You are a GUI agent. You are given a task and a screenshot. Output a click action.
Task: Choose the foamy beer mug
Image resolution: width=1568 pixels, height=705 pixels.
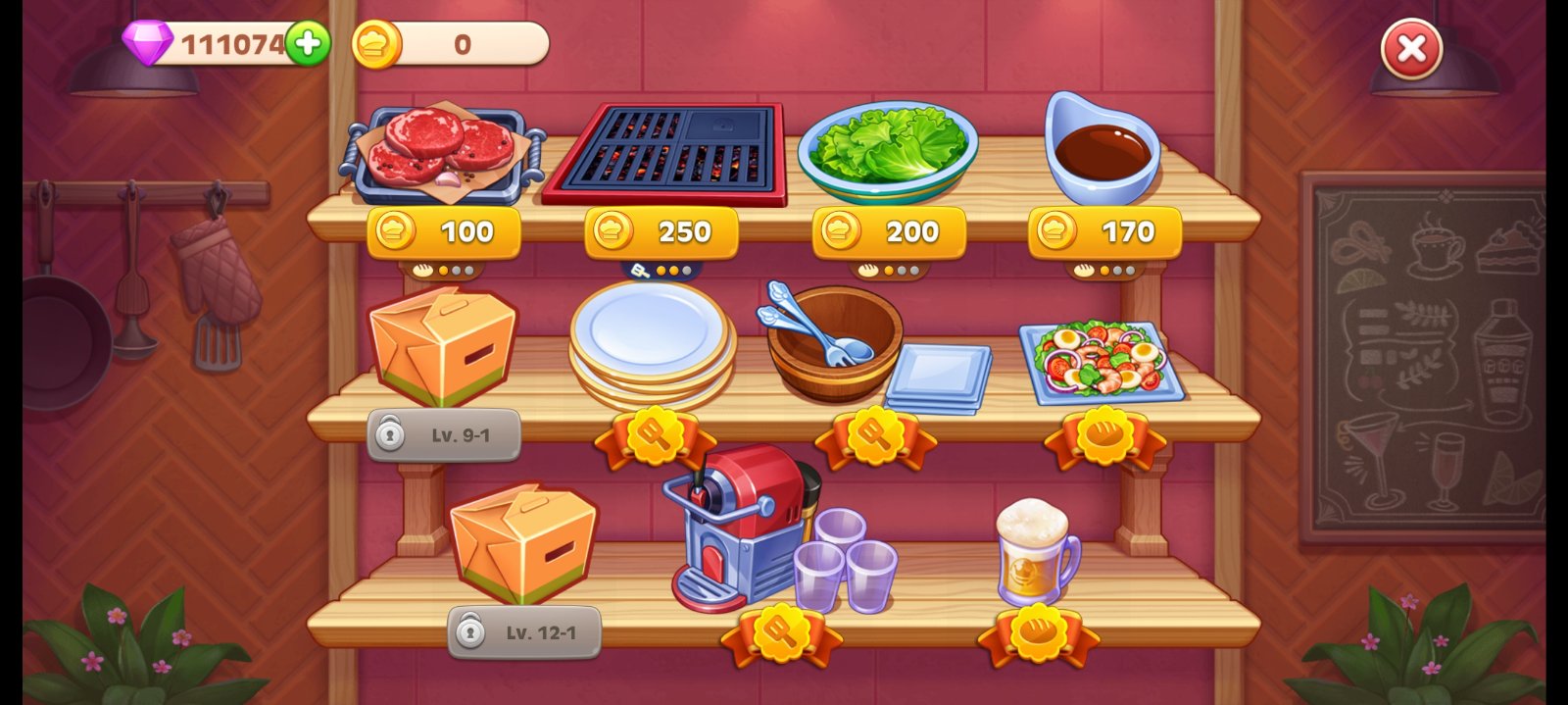click(1035, 554)
